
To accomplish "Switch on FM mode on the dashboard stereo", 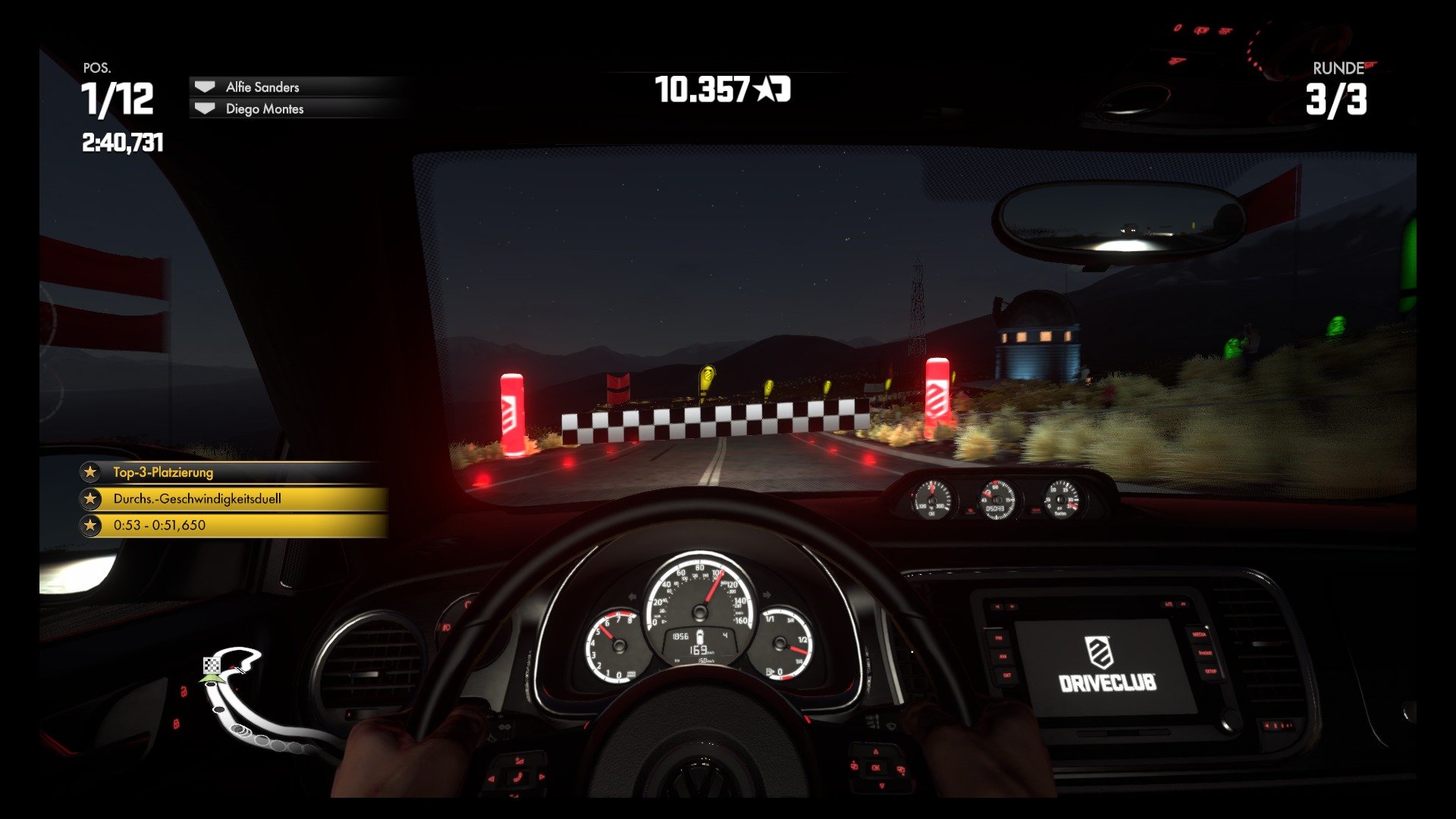I will [x=999, y=637].
